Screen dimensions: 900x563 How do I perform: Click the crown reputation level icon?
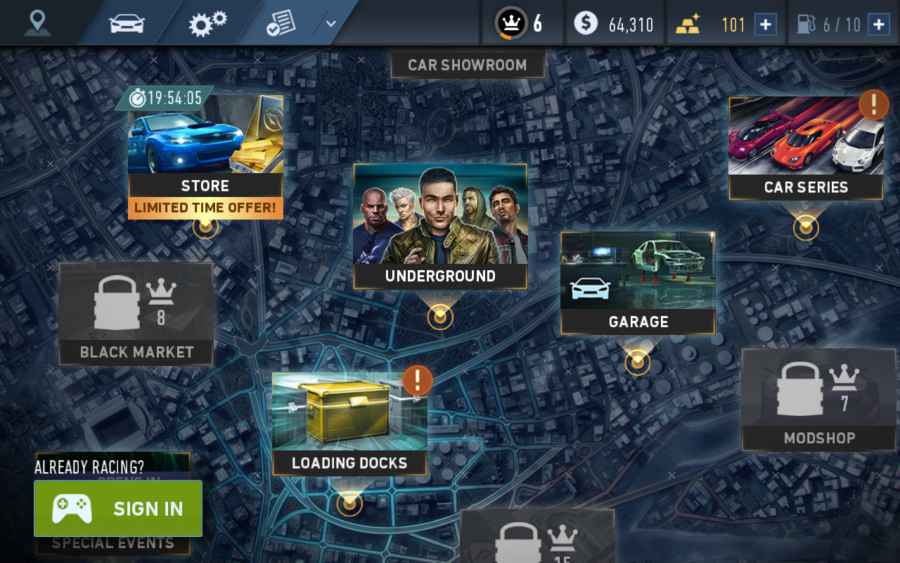coord(512,23)
